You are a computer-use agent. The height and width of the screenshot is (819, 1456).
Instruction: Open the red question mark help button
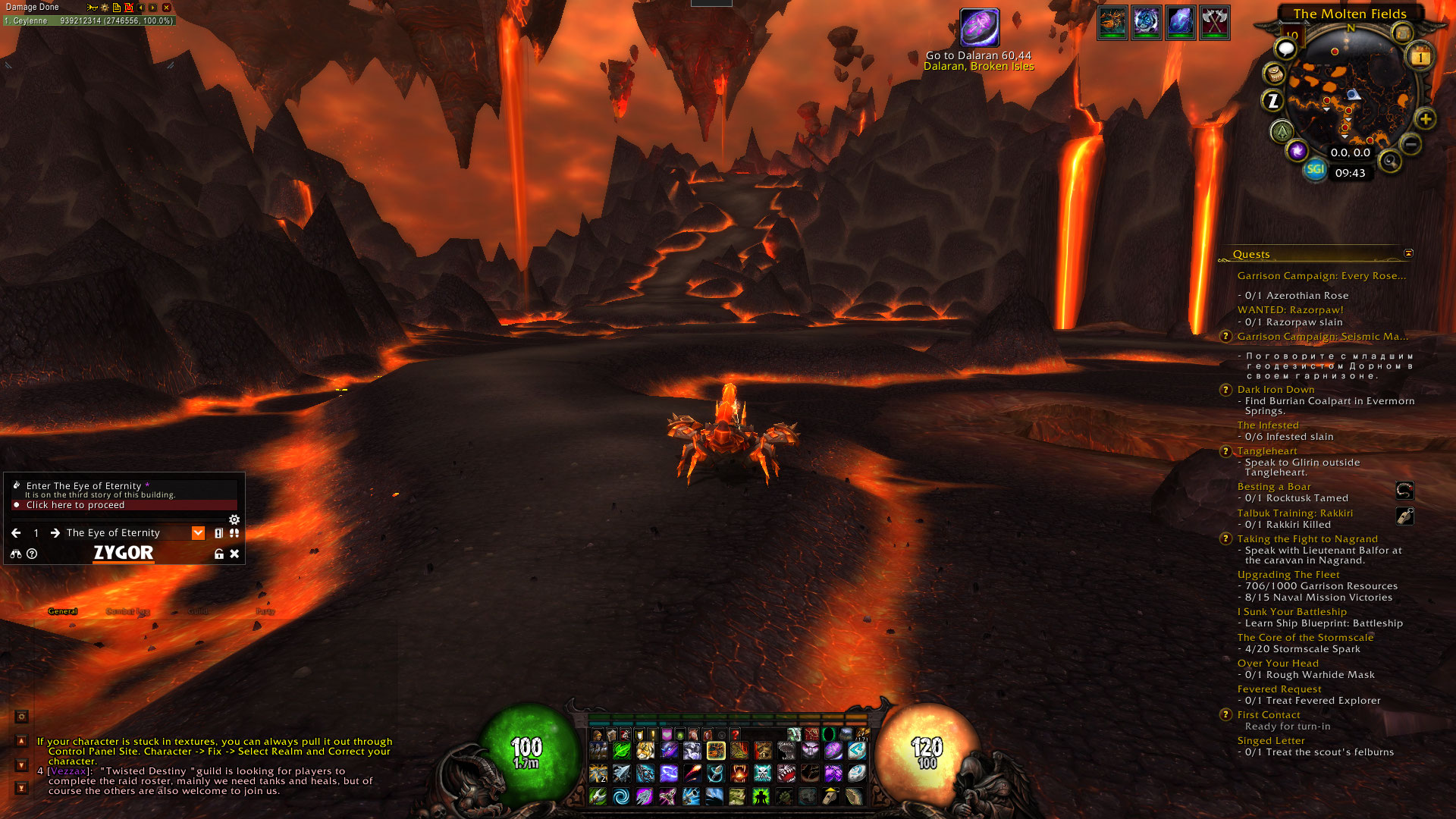pos(735,734)
